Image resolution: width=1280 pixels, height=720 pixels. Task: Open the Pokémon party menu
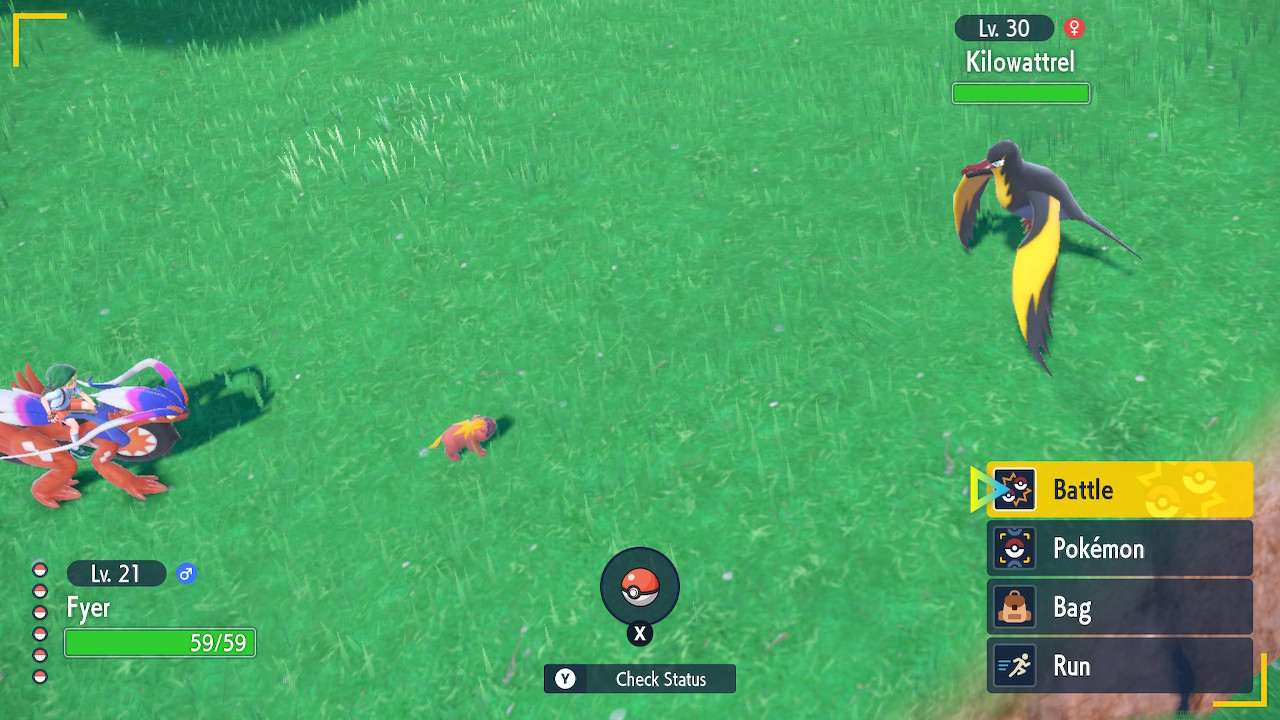(x=1119, y=549)
